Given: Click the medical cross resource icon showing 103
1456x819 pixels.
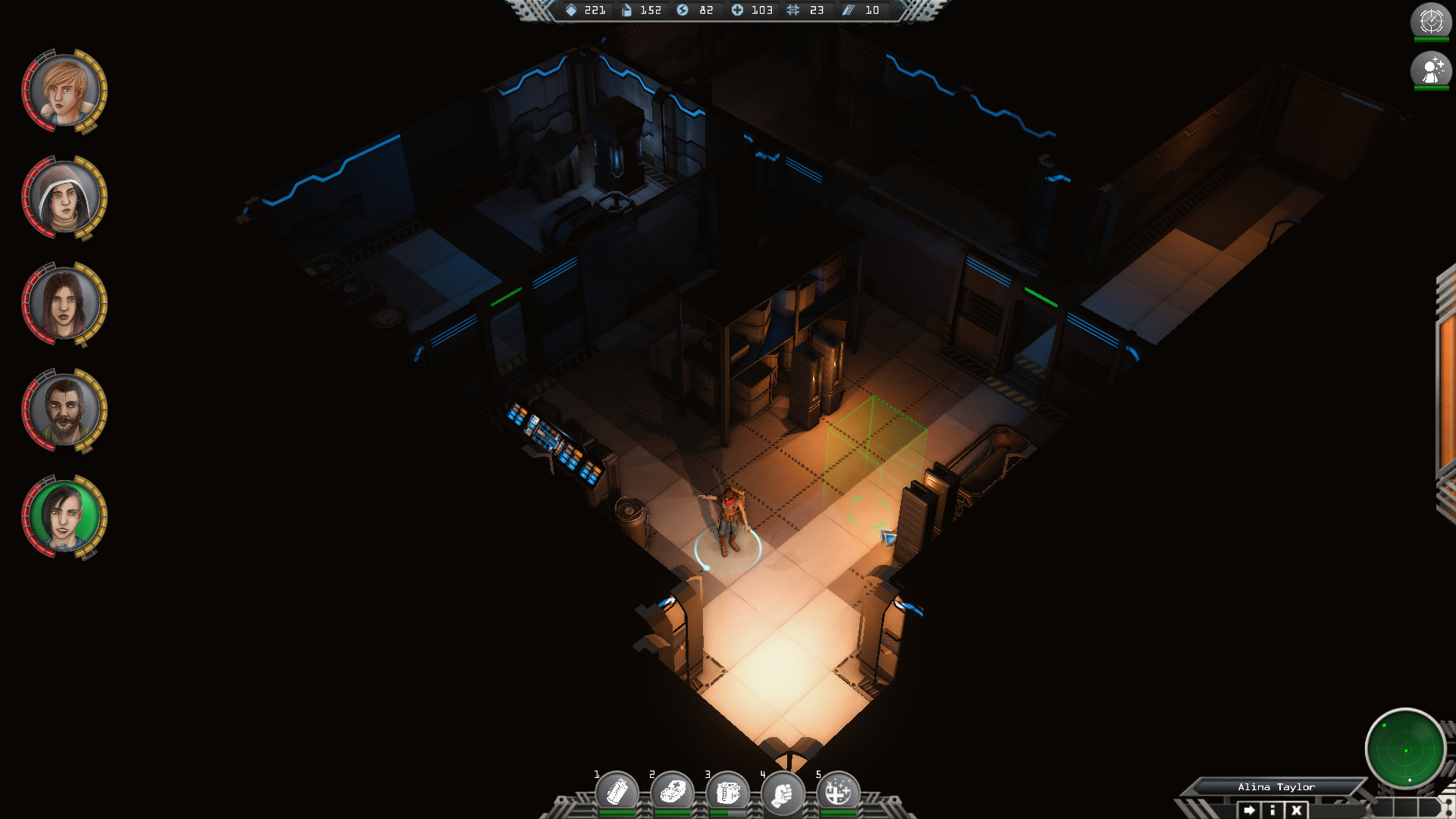Looking at the screenshot, I should click(739, 11).
